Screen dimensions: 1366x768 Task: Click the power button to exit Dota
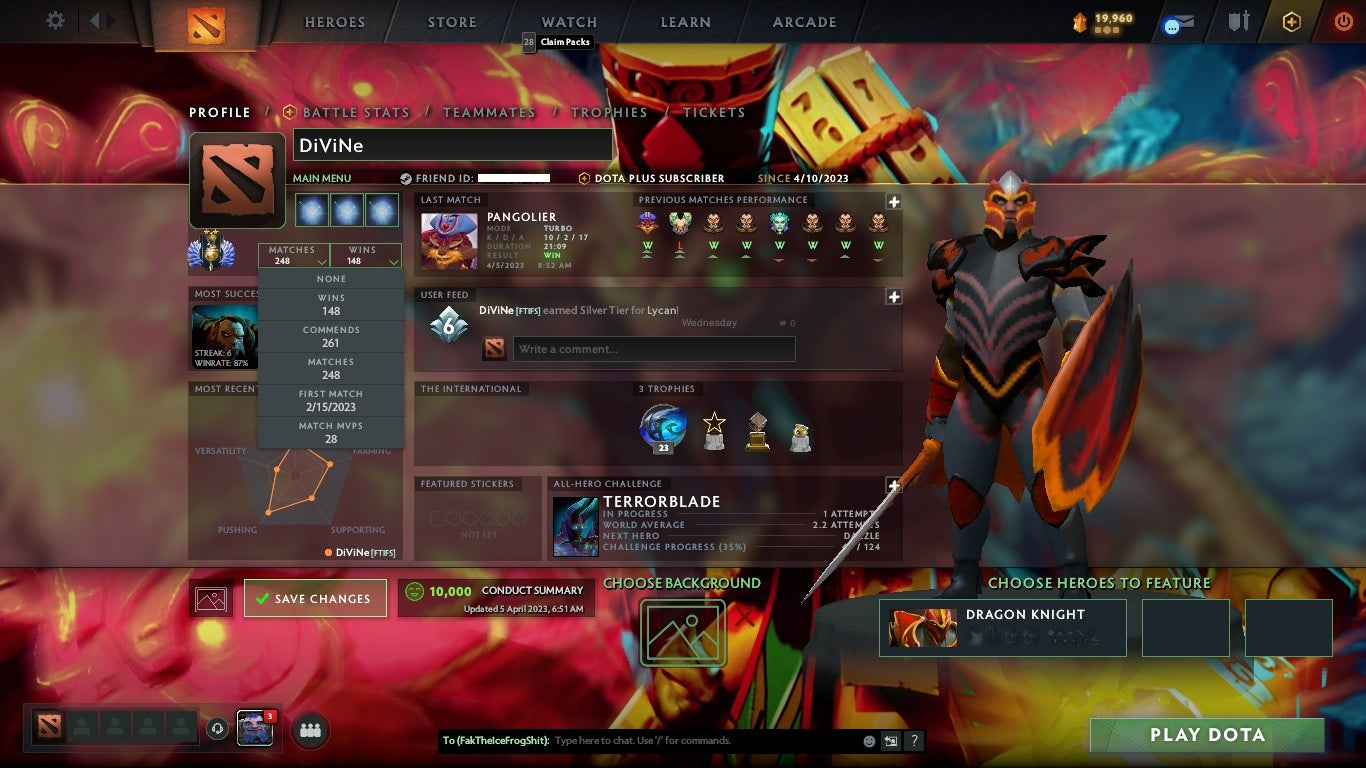(x=1345, y=20)
